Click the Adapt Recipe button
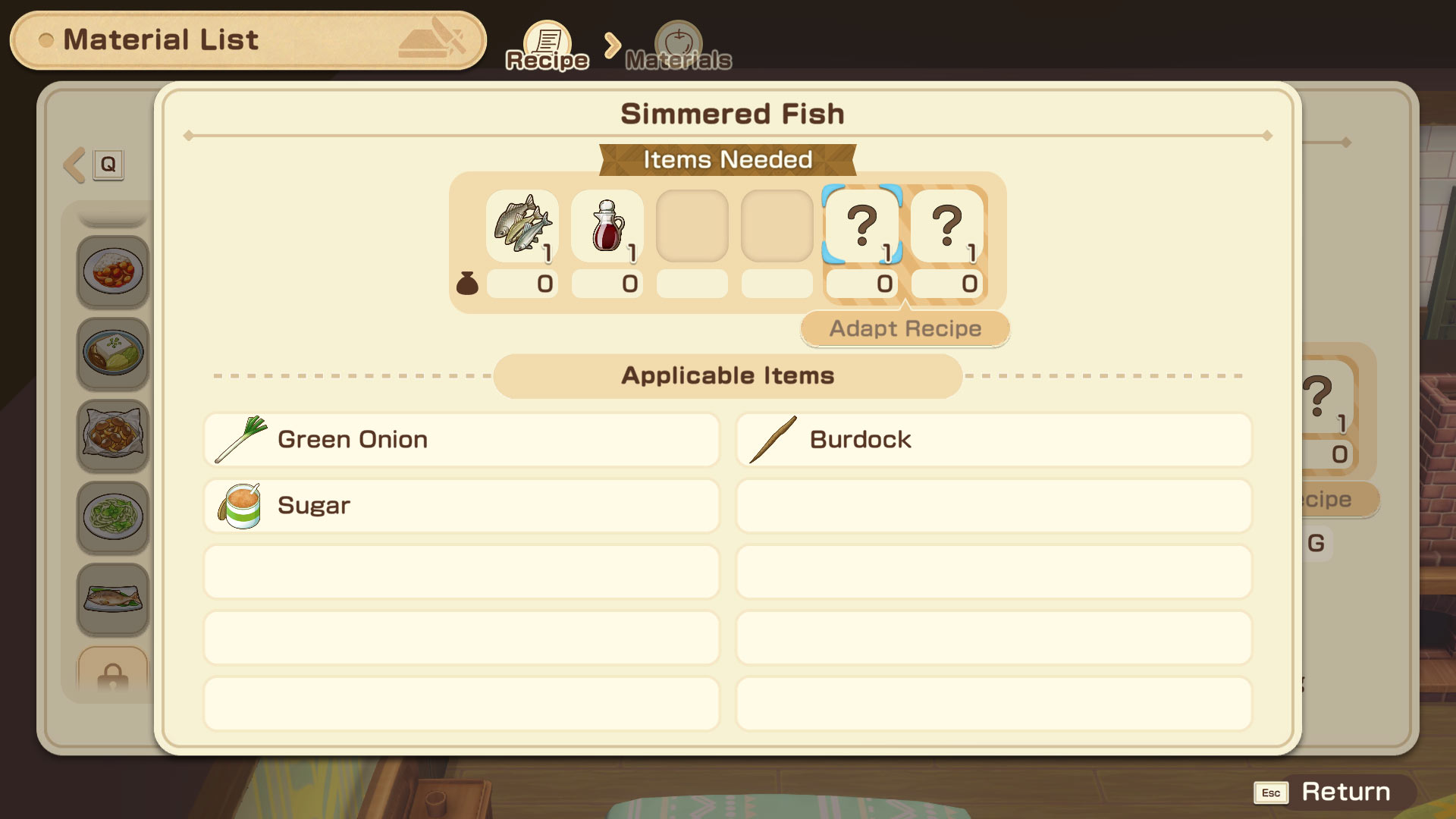Viewport: 1456px width, 819px height. click(905, 329)
